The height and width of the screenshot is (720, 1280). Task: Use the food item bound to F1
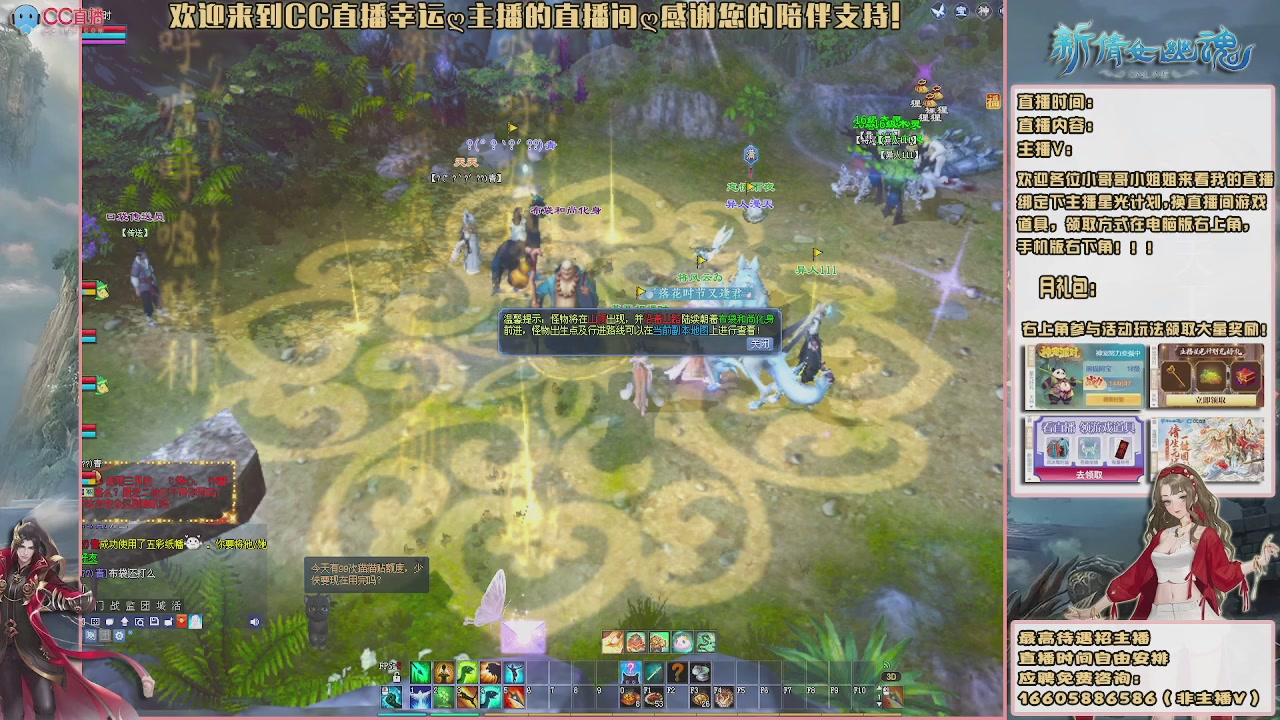[x=652, y=697]
